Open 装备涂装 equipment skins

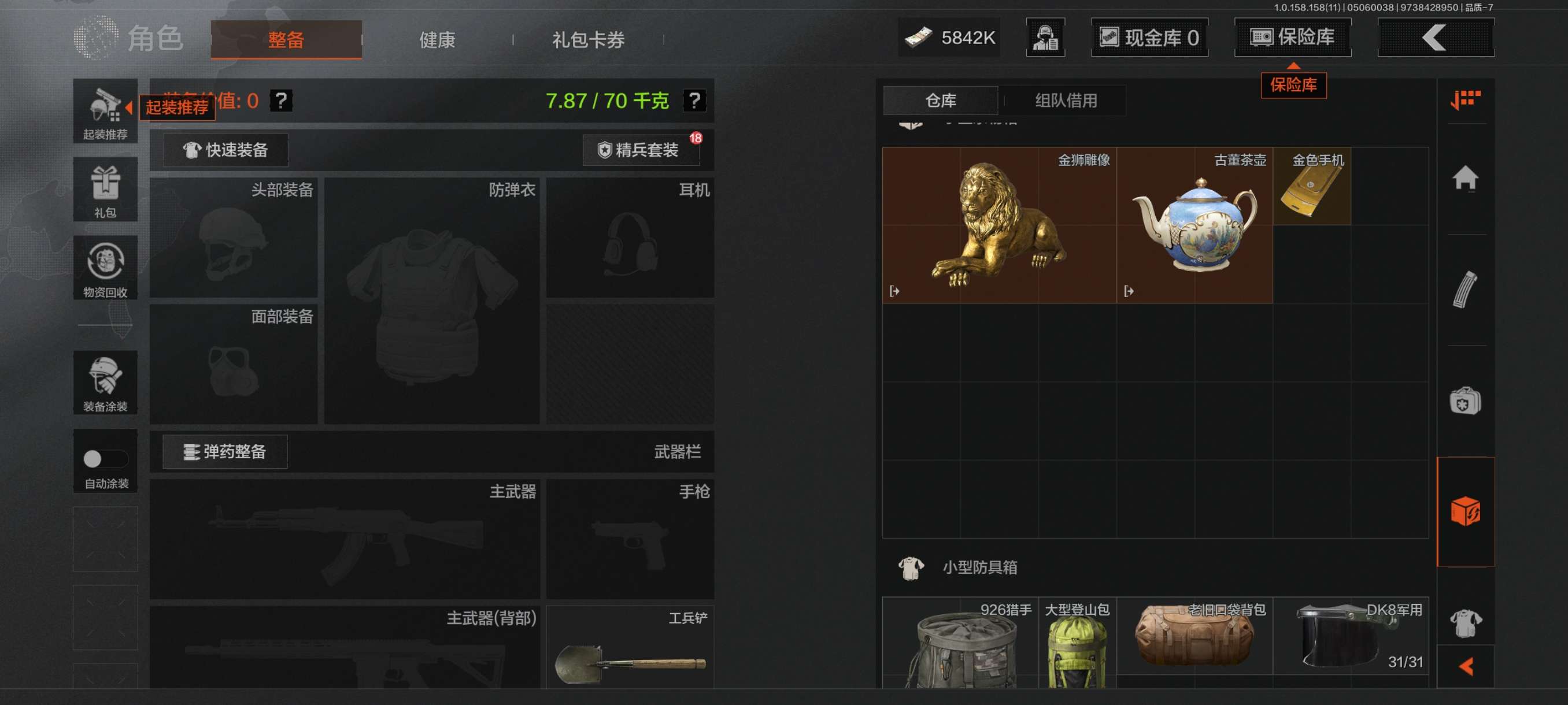[105, 383]
